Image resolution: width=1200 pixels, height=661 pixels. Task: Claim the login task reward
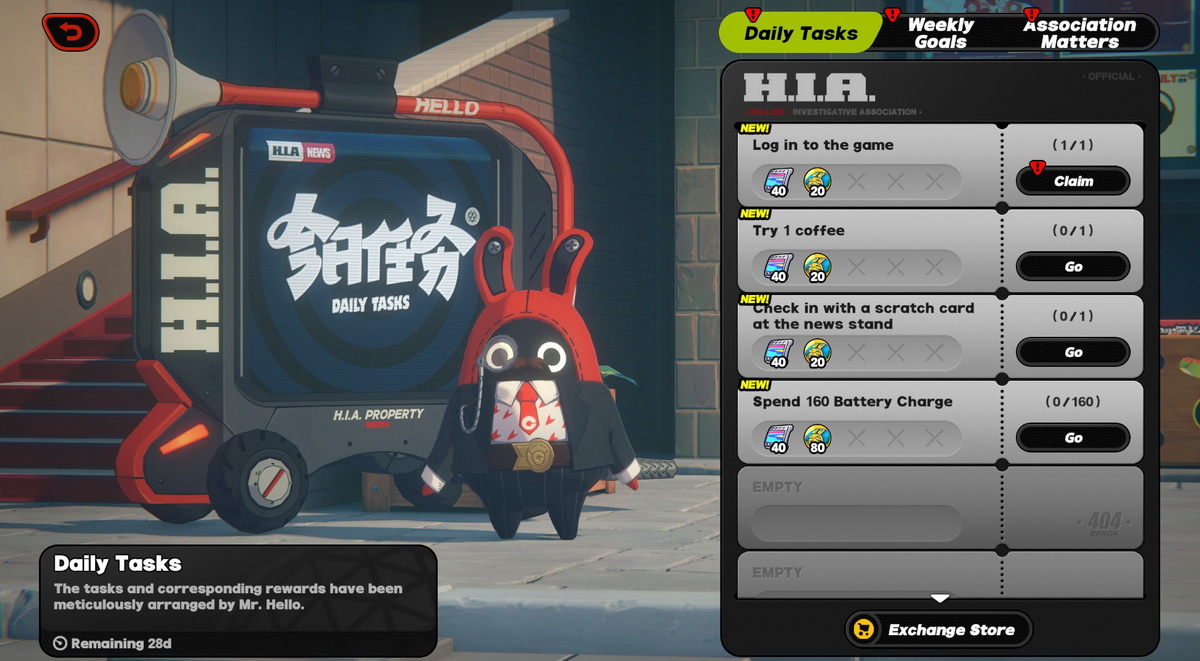pos(1073,181)
